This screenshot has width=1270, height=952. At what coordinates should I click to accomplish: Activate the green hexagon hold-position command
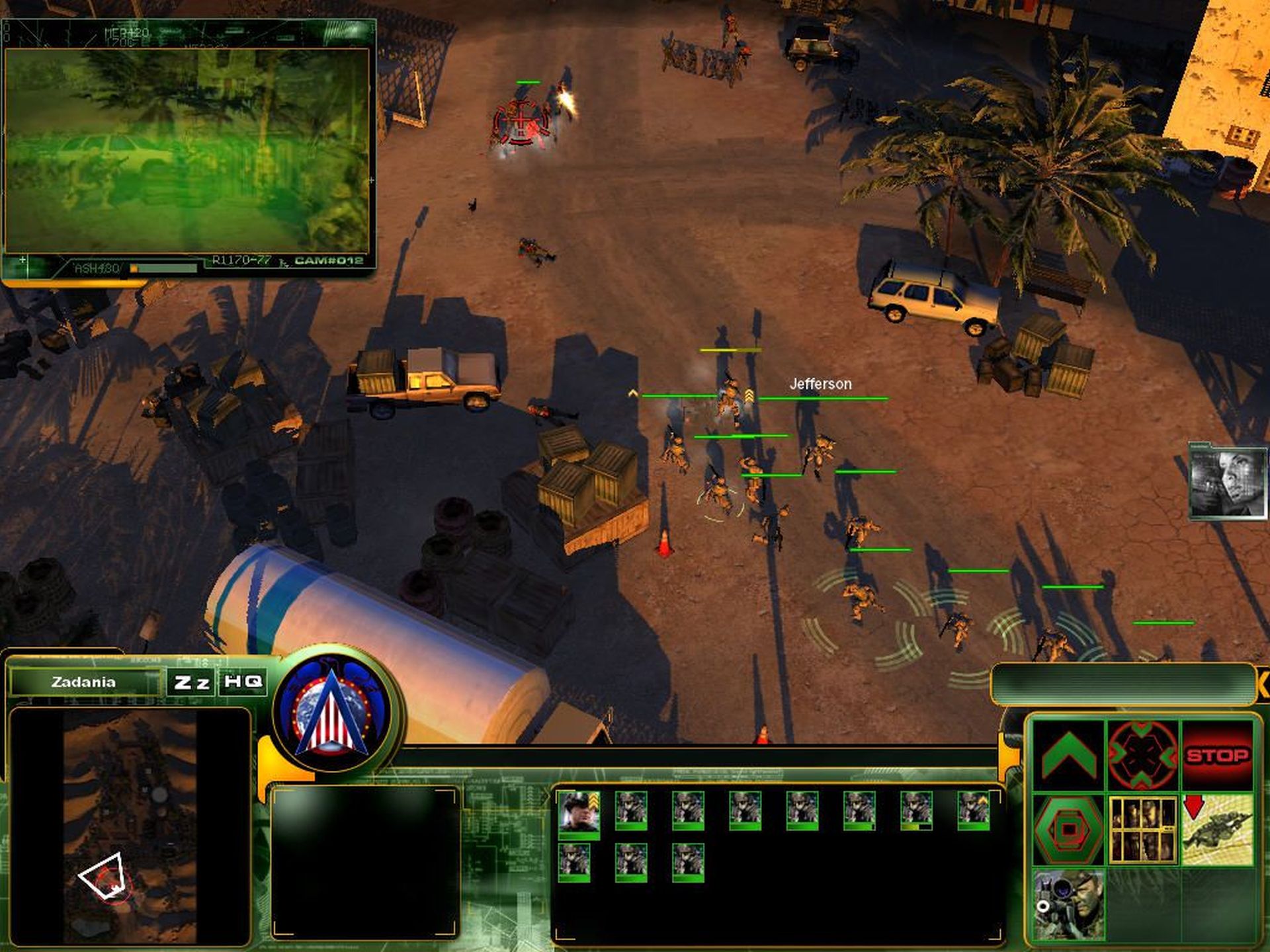1068,830
